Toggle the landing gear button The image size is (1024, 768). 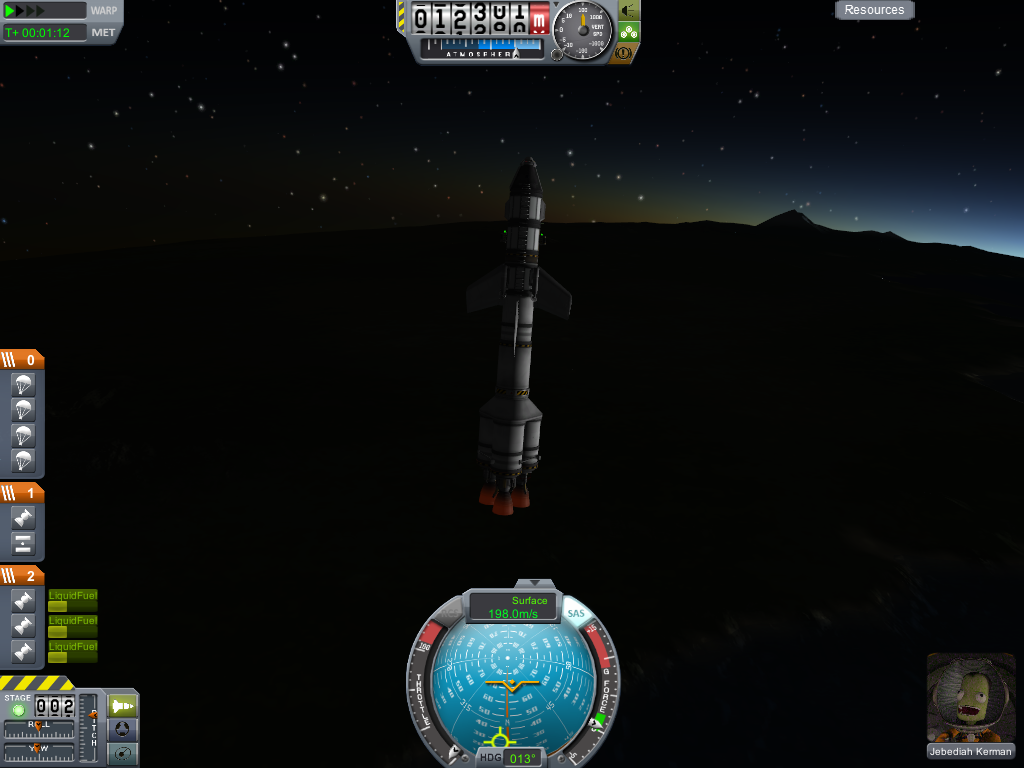click(x=629, y=31)
